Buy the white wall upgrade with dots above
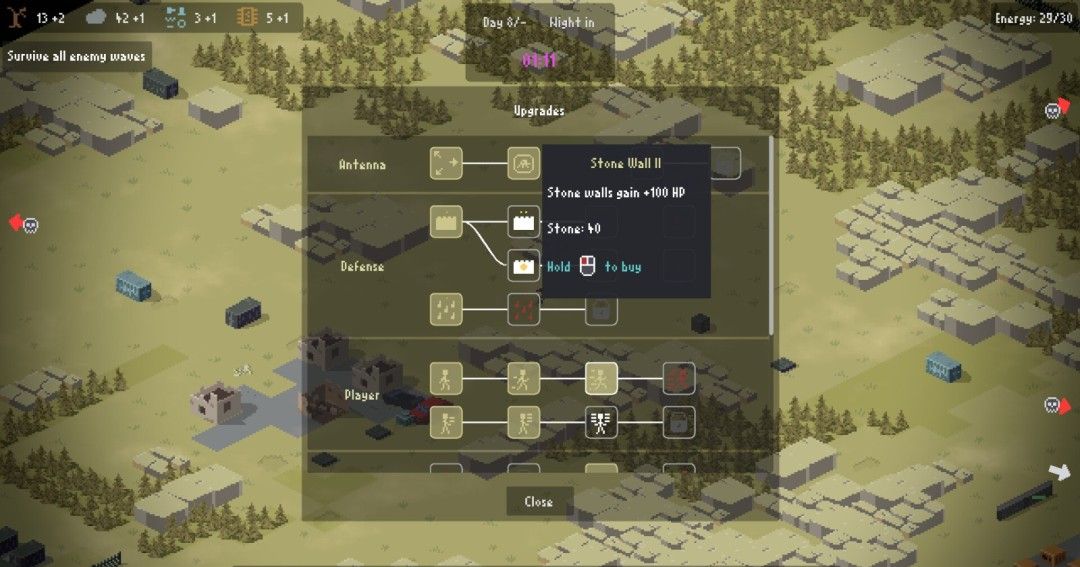This screenshot has width=1080, height=567. click(523, 221)
